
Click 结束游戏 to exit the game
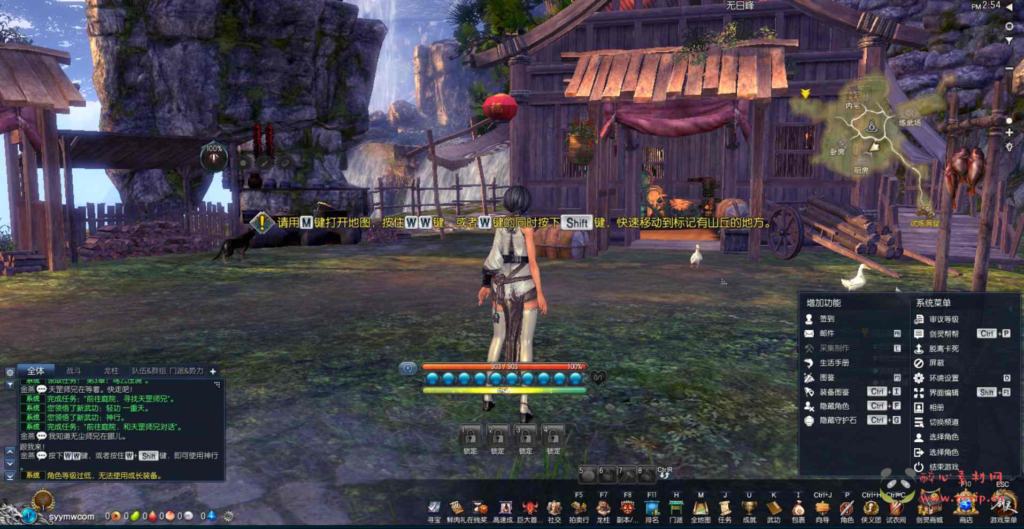[944, 467]
